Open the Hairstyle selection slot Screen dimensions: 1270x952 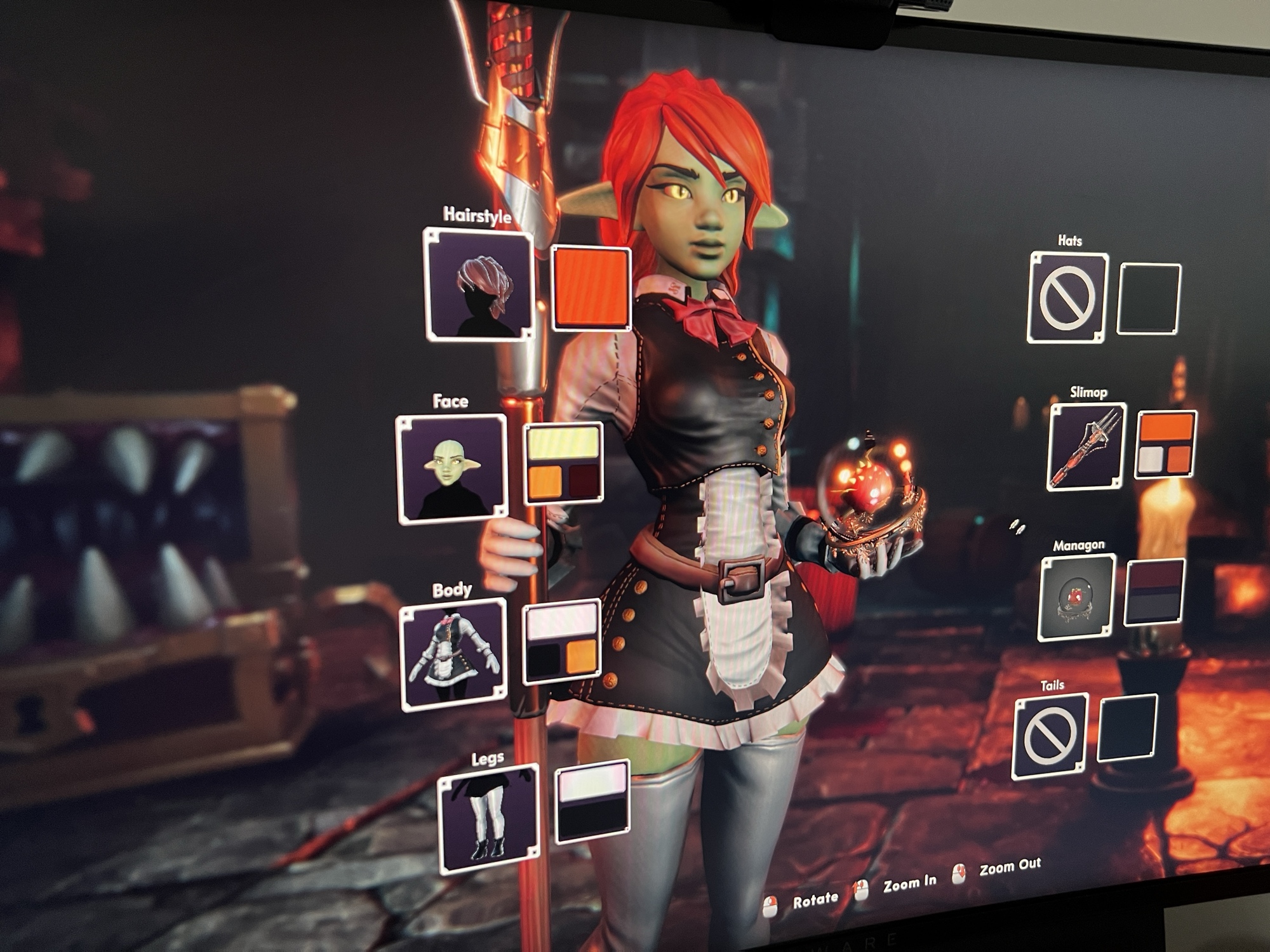click(479, 284)
